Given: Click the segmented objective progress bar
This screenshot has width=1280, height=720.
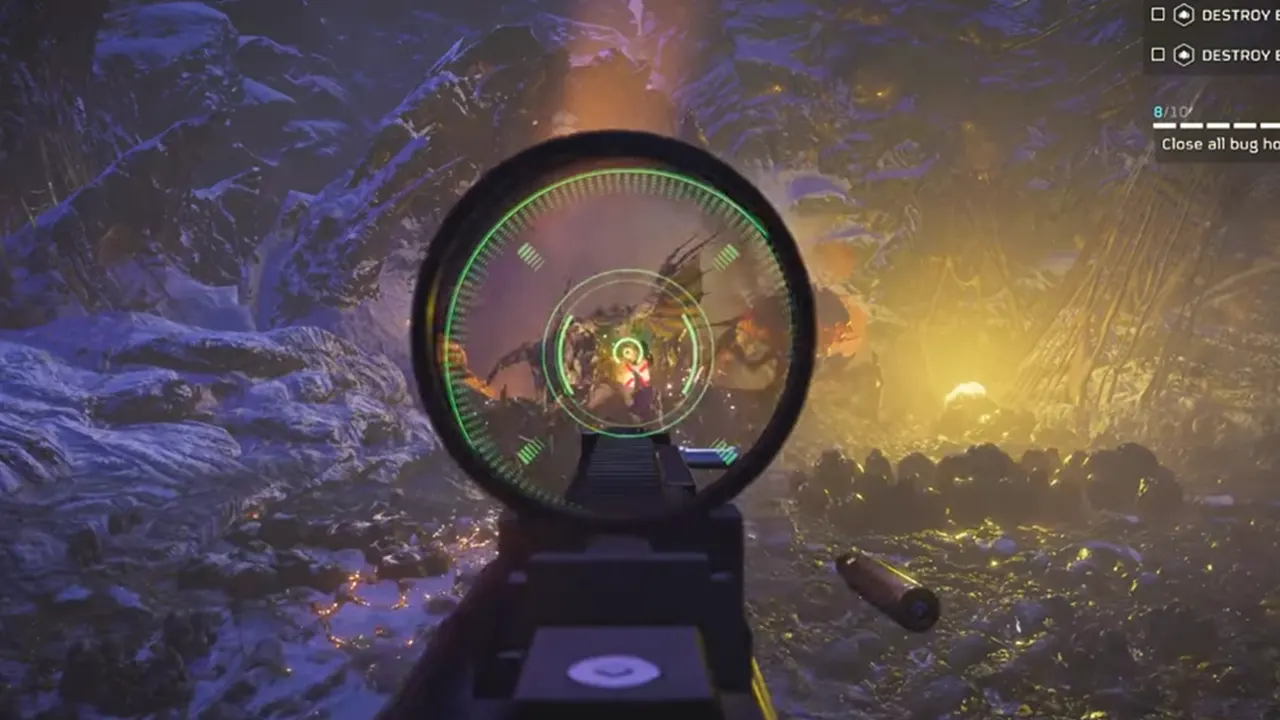Looking at the screenshot, I should [x=1215, y=125].
